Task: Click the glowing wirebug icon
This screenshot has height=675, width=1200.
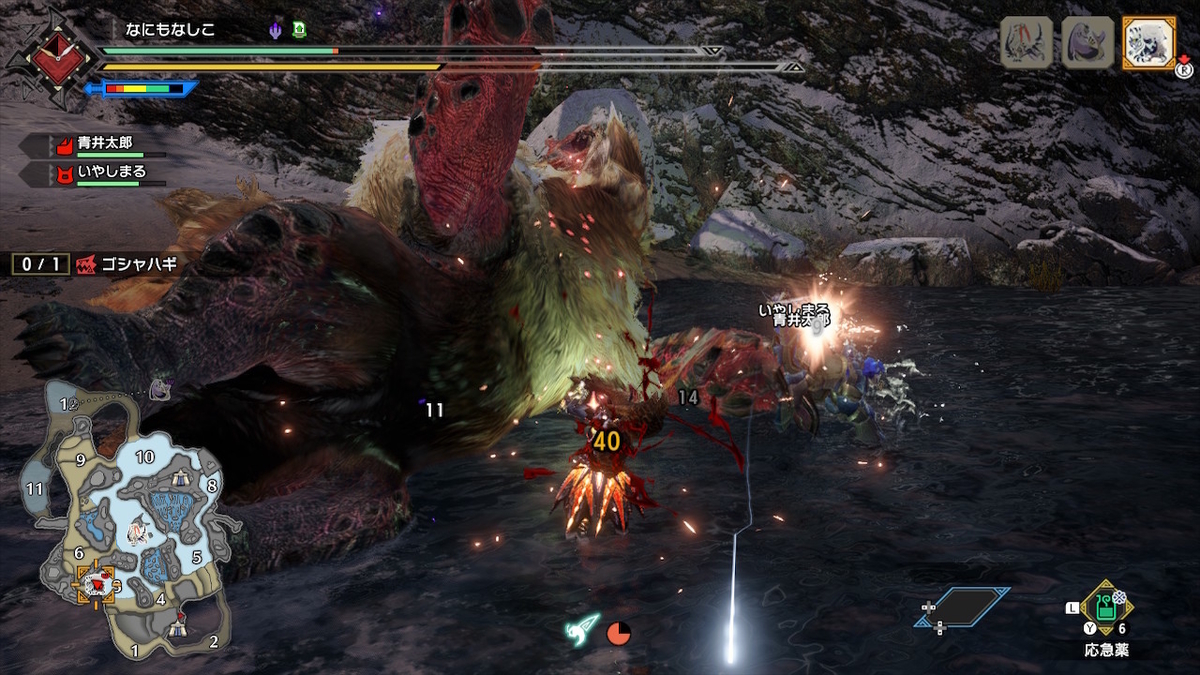Action: [583, 629]
